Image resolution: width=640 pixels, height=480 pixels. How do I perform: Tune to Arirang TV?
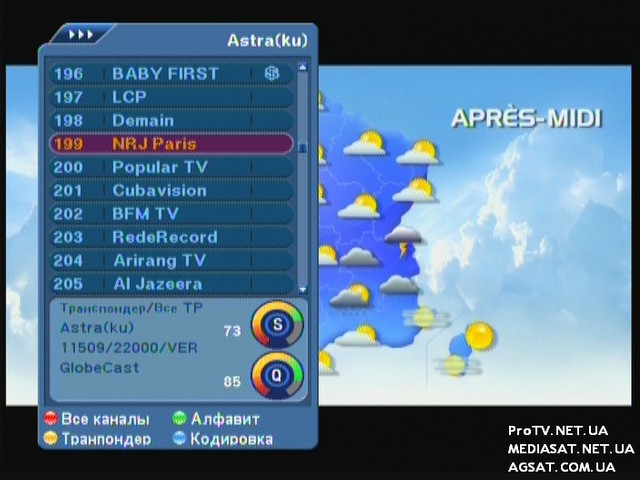[170, 260]
